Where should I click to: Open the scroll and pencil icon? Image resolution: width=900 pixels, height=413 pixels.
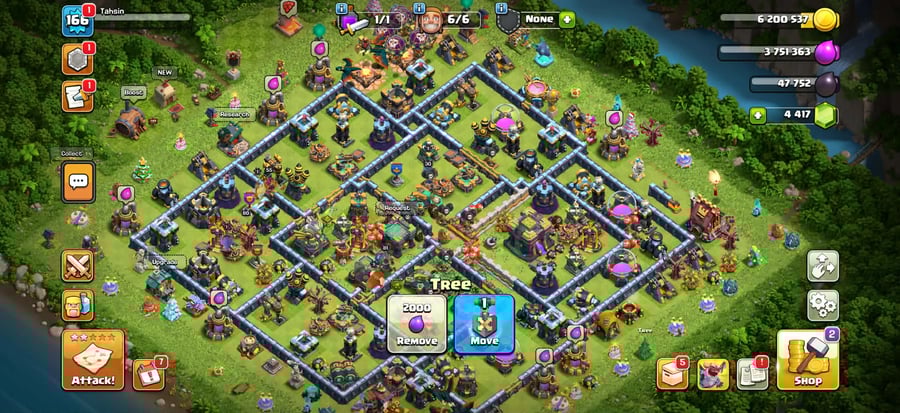tap(77, 95)
